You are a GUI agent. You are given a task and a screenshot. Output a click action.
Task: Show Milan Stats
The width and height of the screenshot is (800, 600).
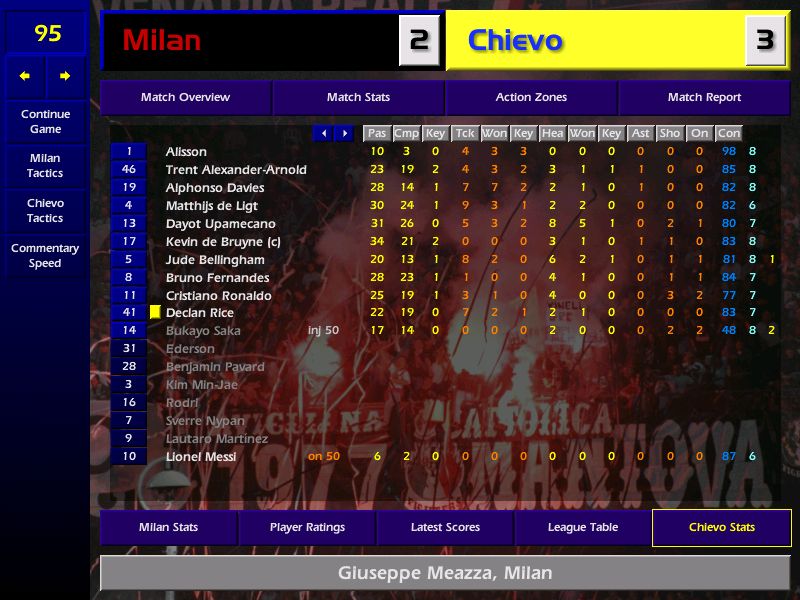point(168,527)
